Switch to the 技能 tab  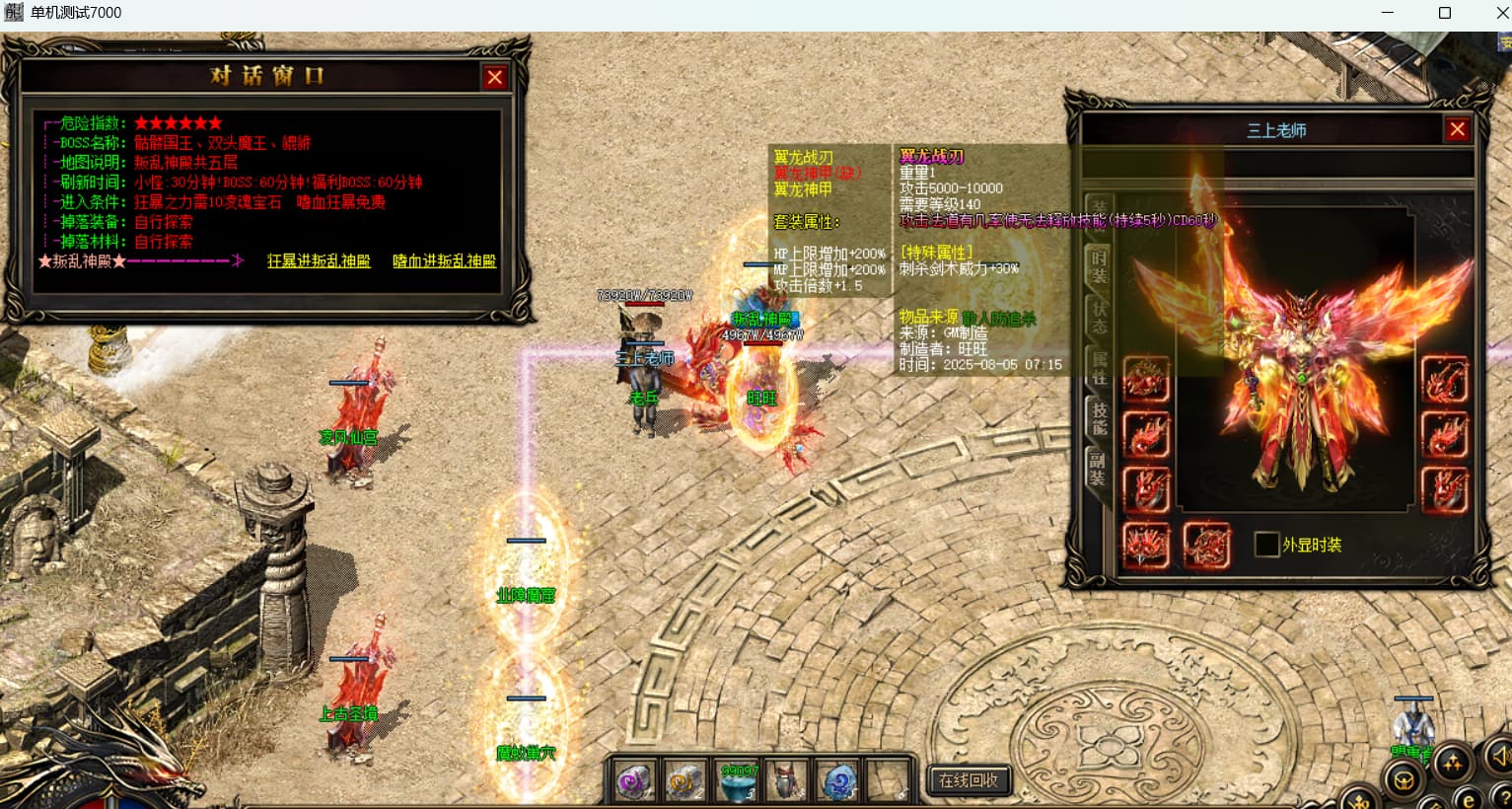(x=1099, y=418)
